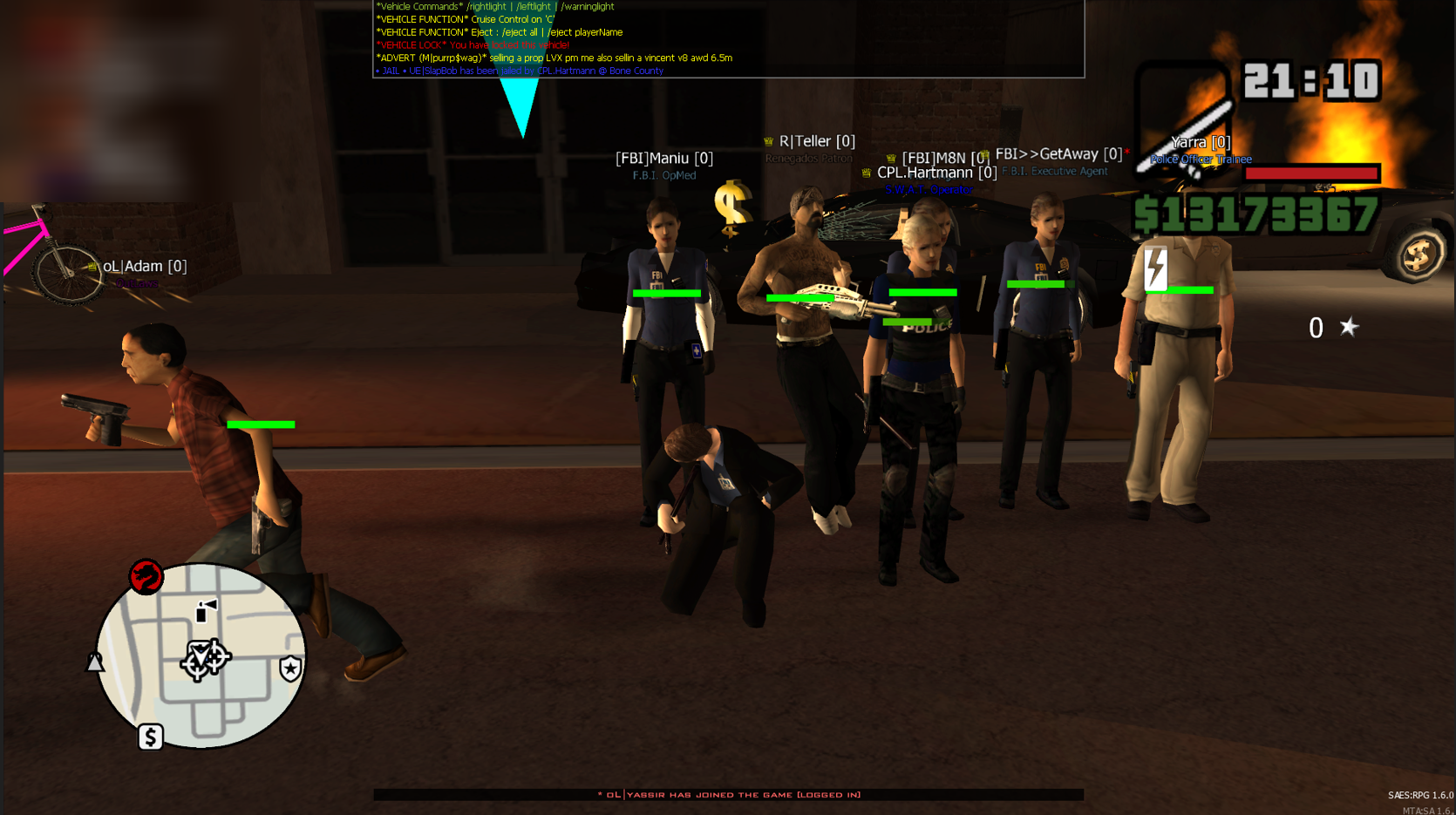Click the circular radar minimap
The image size is (1456, 815).
click(x=201, y=655)
